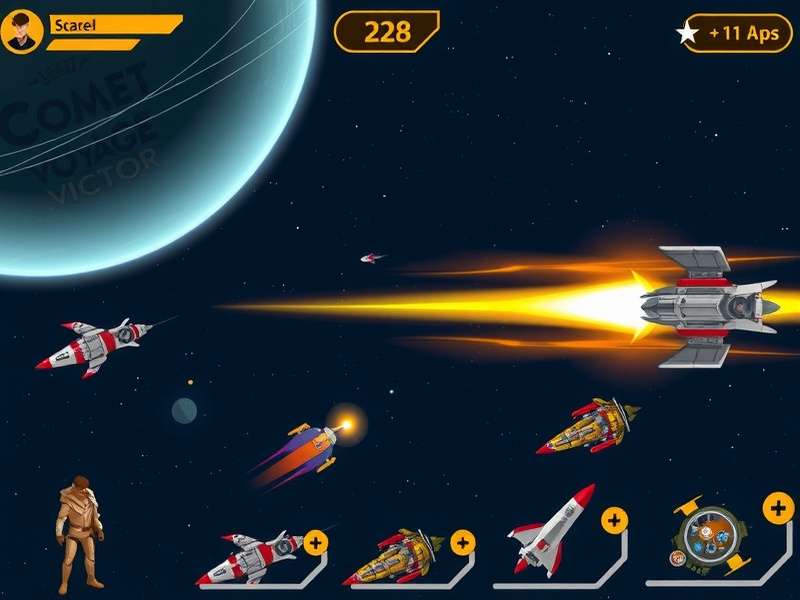Screen dimensions: 800x600
Task: Pick the round space station slot
Action: coord(708,535)
